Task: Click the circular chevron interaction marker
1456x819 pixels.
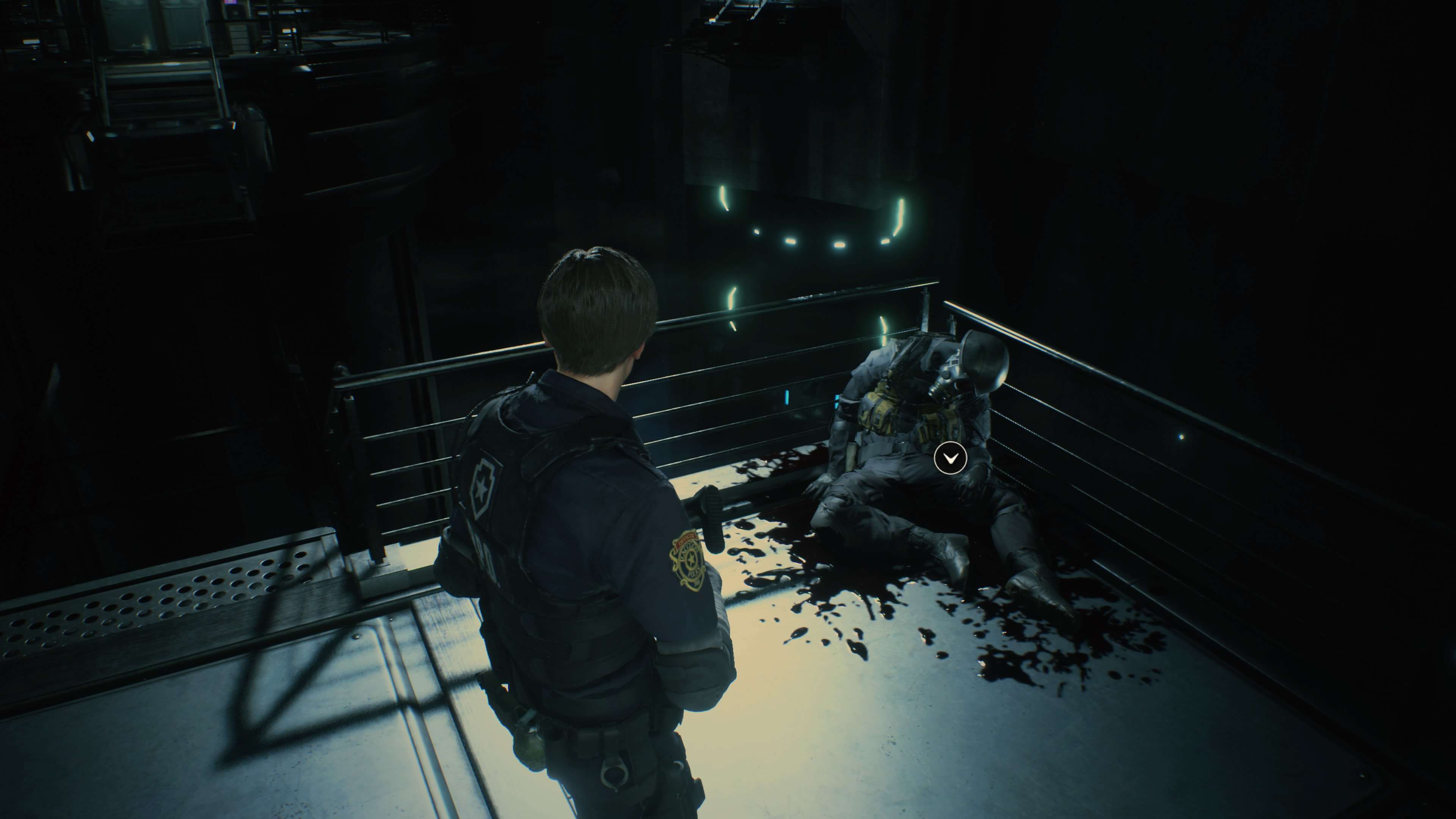Action: [950, 458]
